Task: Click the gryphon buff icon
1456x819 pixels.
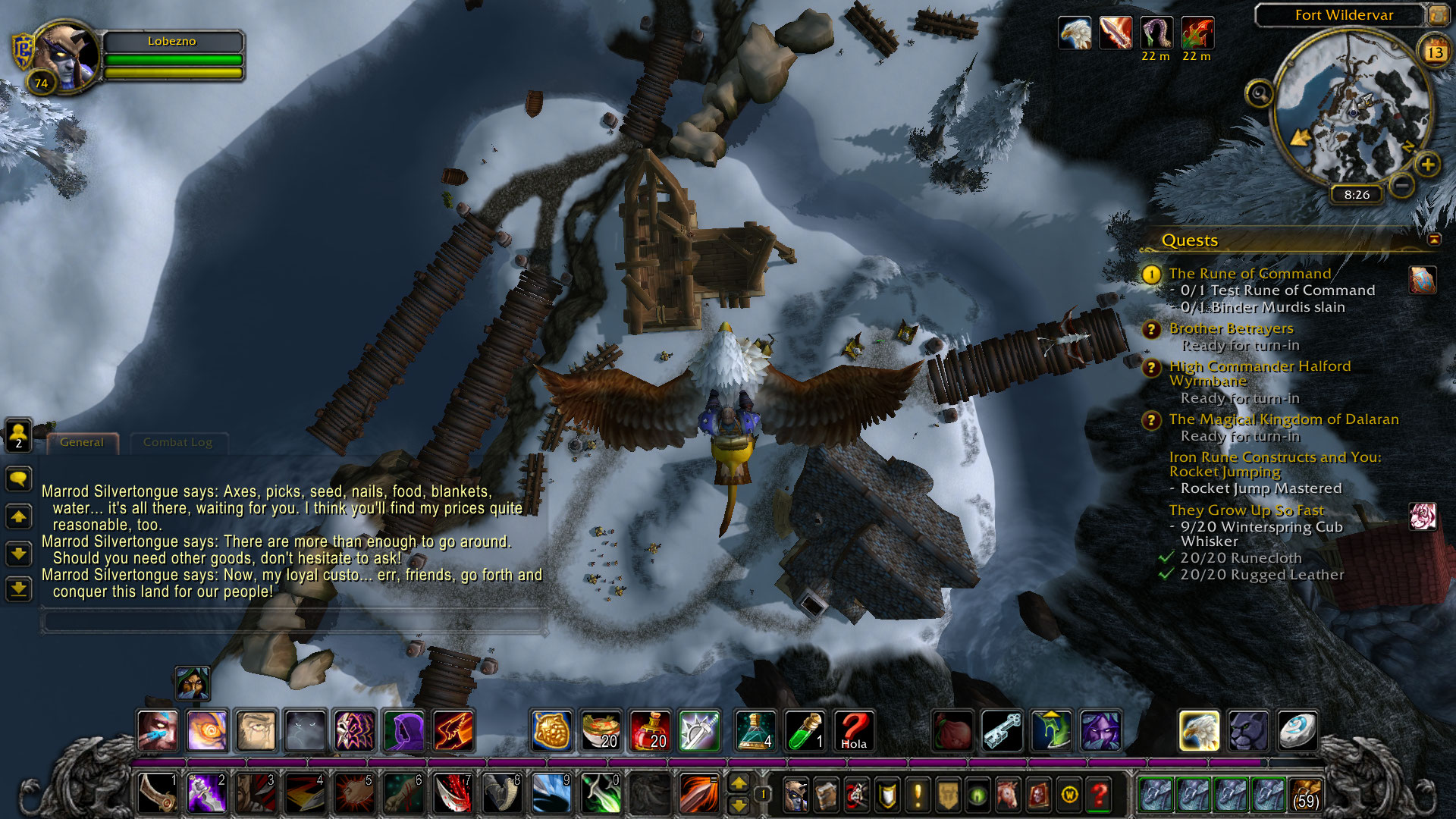Action: click(1075, 33)
